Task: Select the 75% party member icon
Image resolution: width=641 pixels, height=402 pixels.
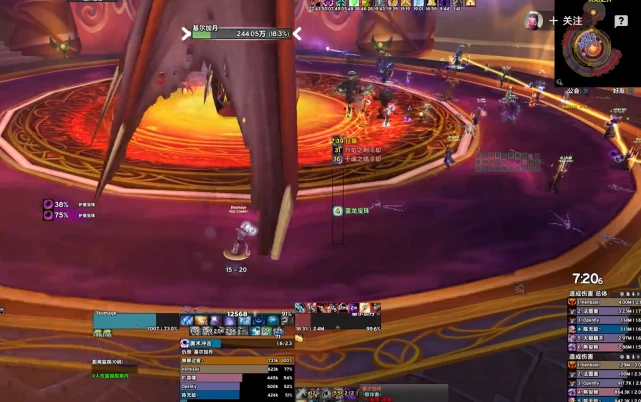Action: [48, 215]
